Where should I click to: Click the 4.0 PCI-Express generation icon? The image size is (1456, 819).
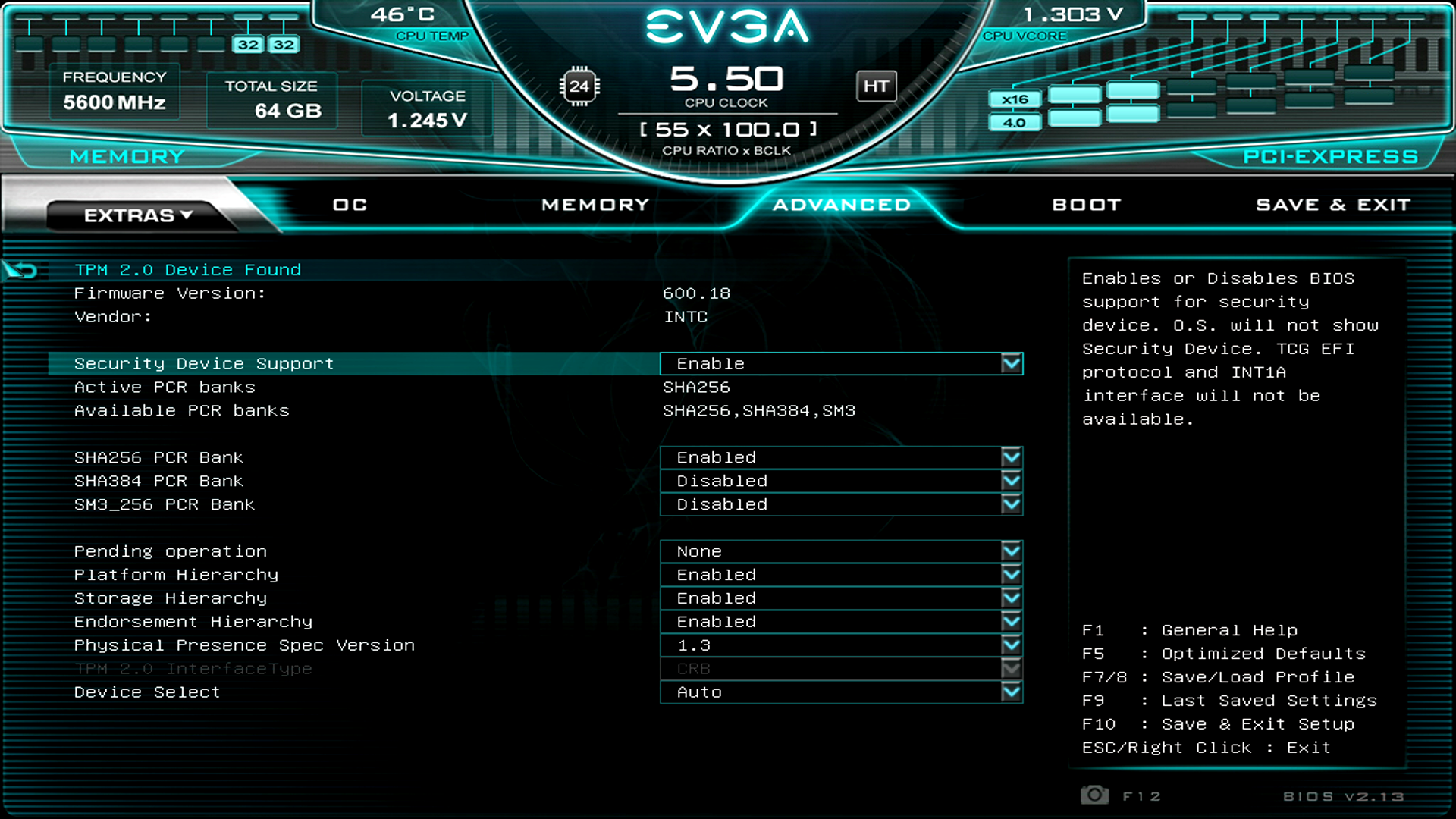(x=1015, y=121)
